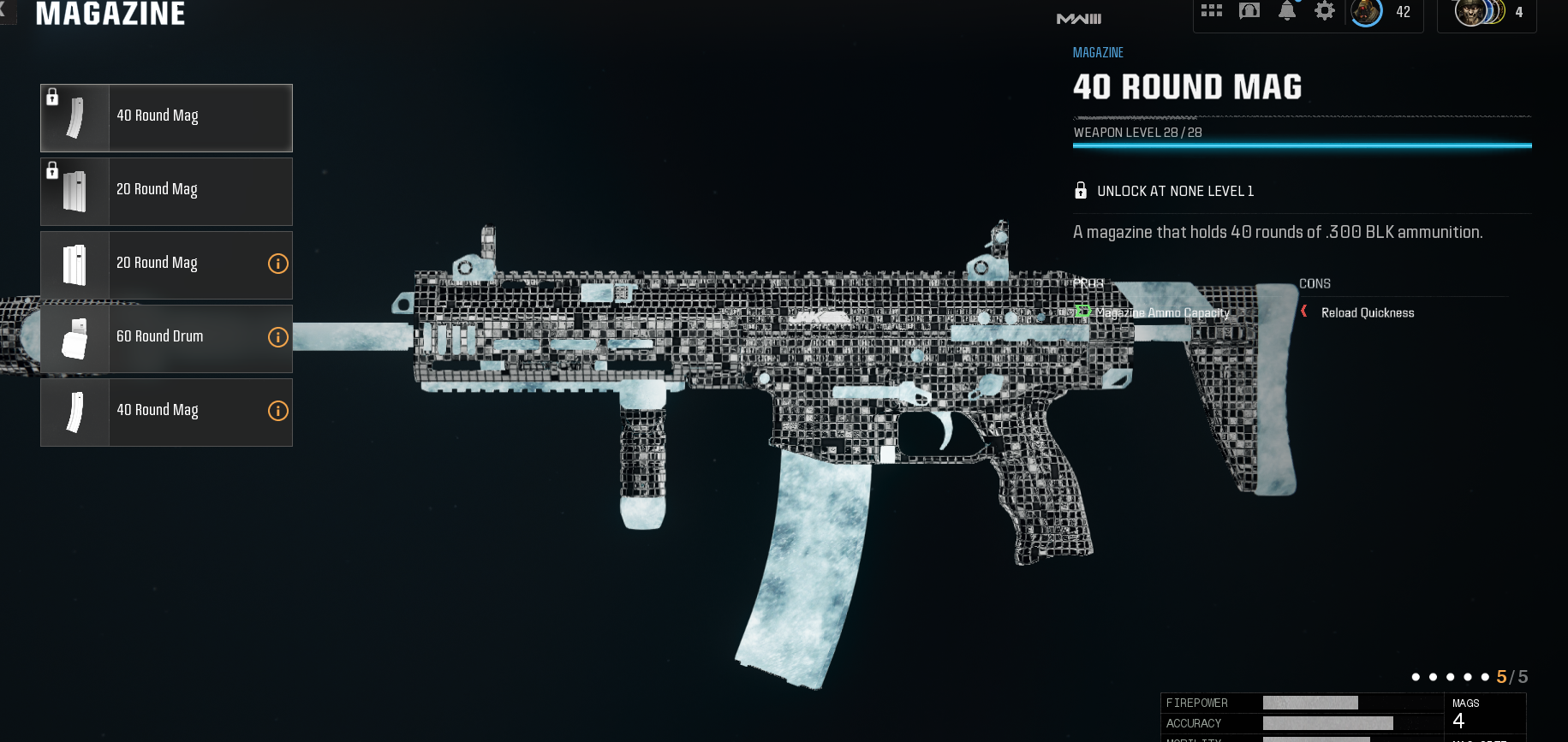The height and width of the screenshot is (742, 1568).
Task: Click your player avatar showing level 42
Action: (1368, 13)
